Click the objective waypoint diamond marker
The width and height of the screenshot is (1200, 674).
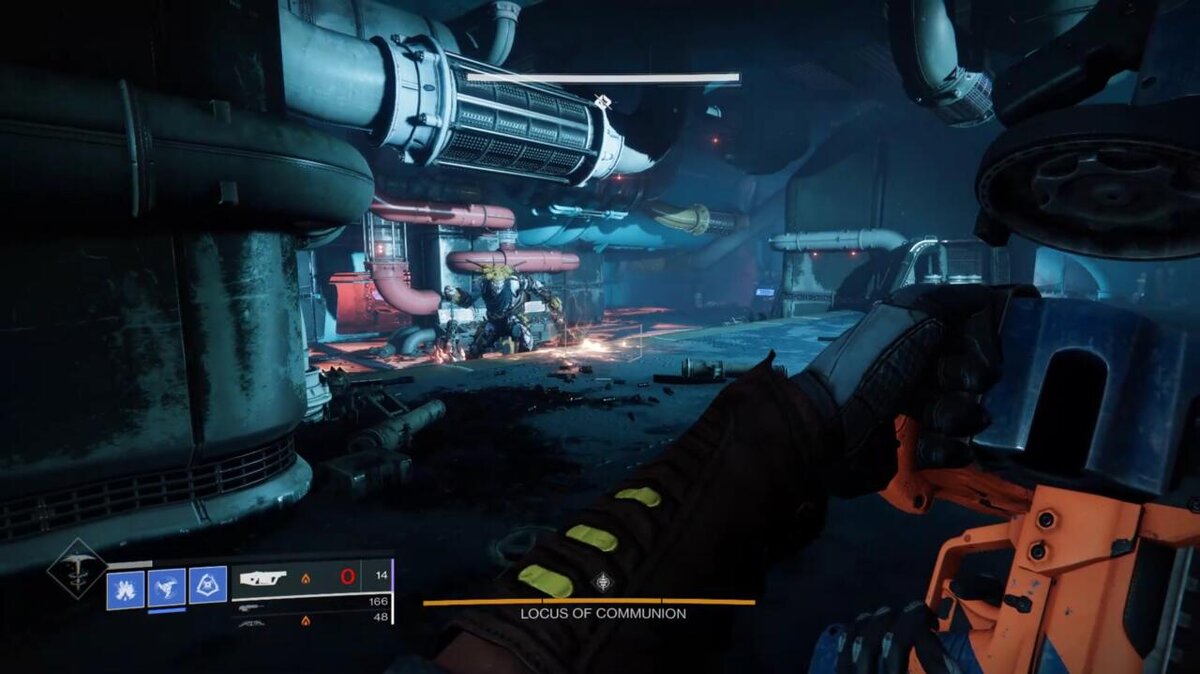click(601, 101)
